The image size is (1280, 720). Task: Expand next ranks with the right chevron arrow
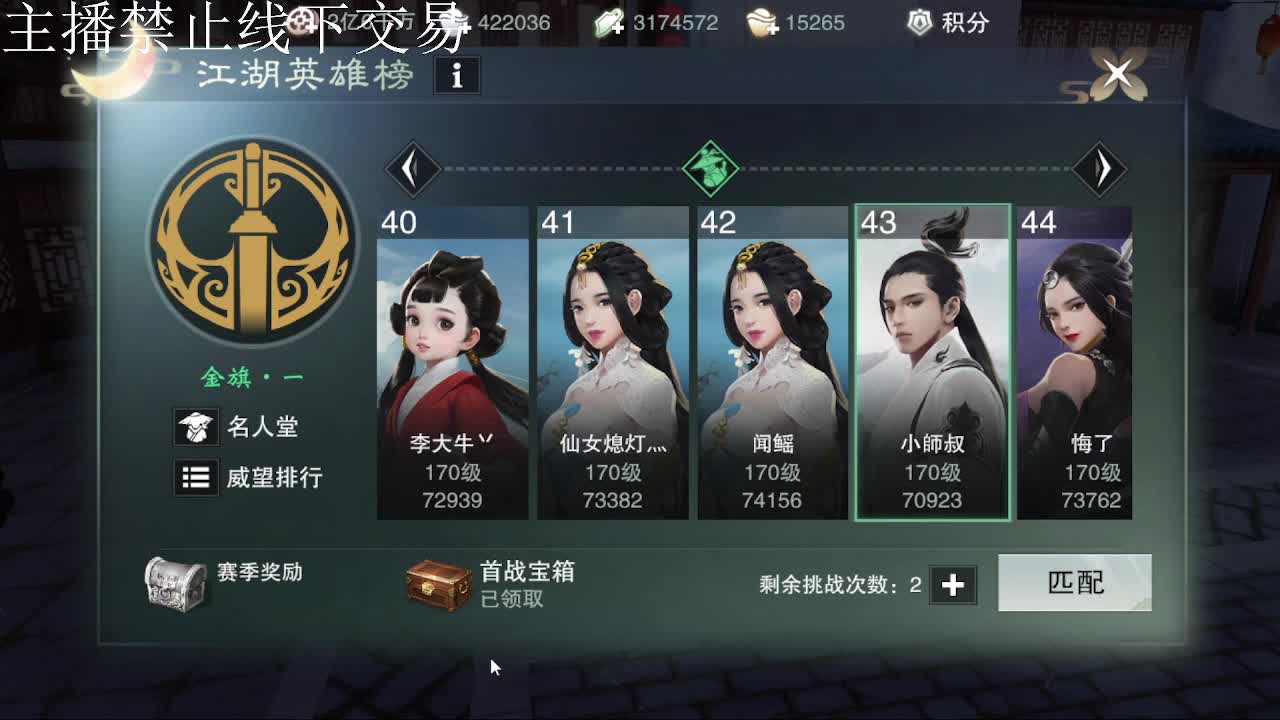pyautogui.click(x=1102, y=167)
